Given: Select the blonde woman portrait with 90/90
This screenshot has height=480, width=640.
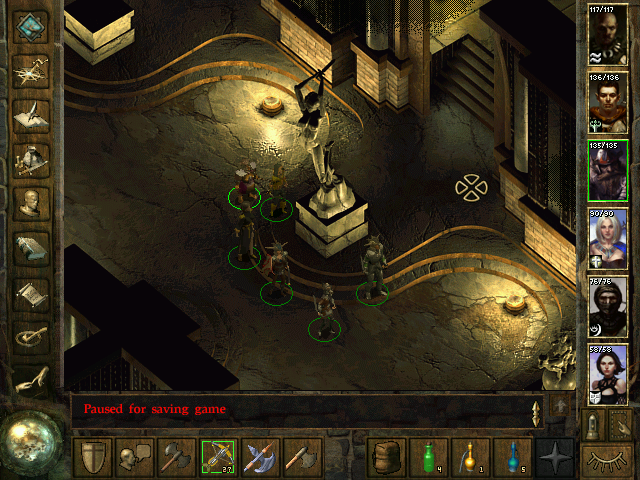Looking at the screenshot, I should click(607, 238).
